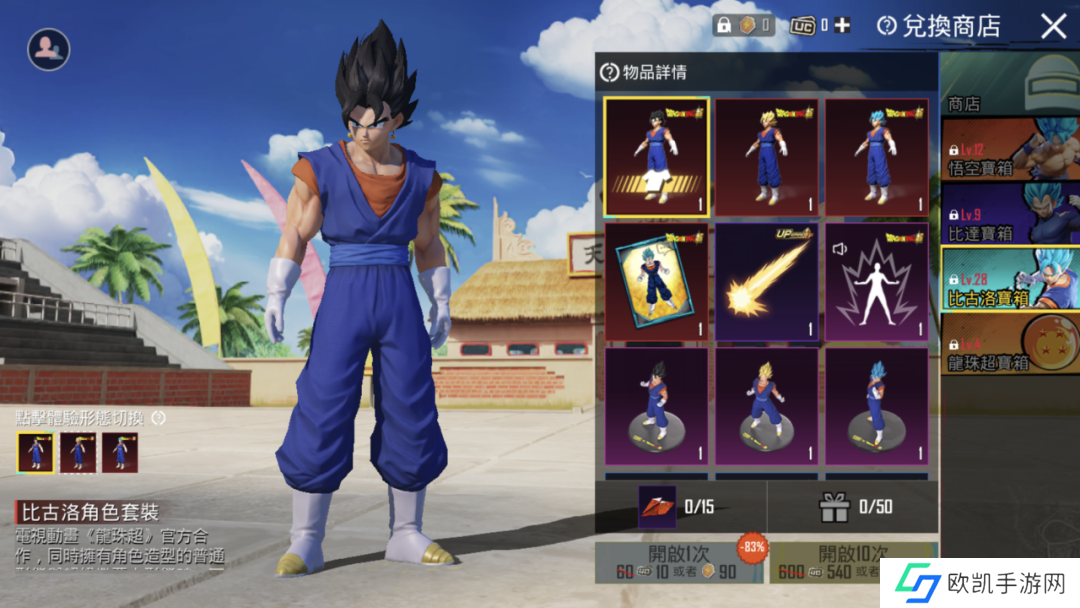View the white silhouette aura voice item
Viewport: 1080px width, 608px height.
click(x=876, y=281)
